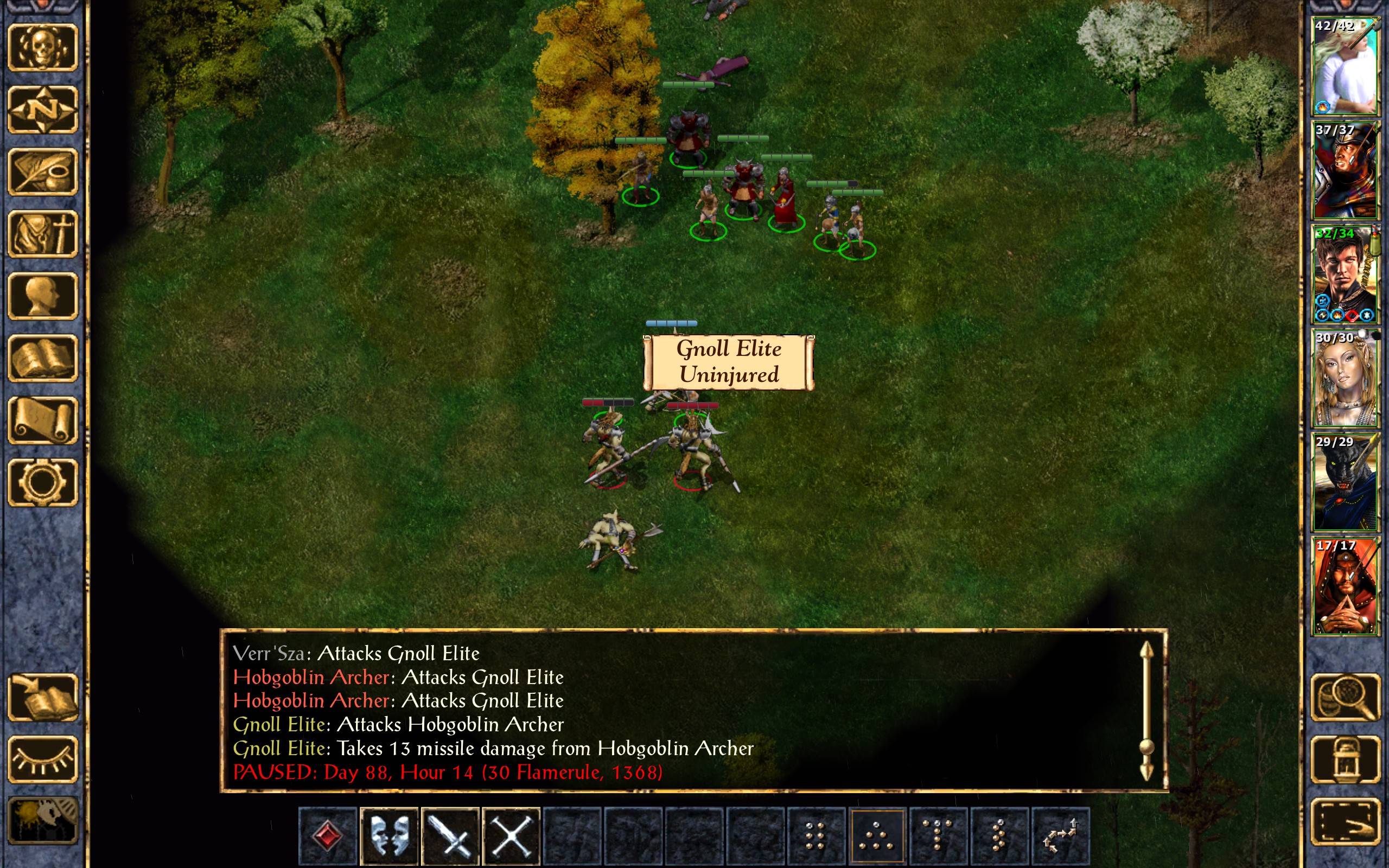
Task: Click the sun and skull clock button
Action: pos(43,821)
